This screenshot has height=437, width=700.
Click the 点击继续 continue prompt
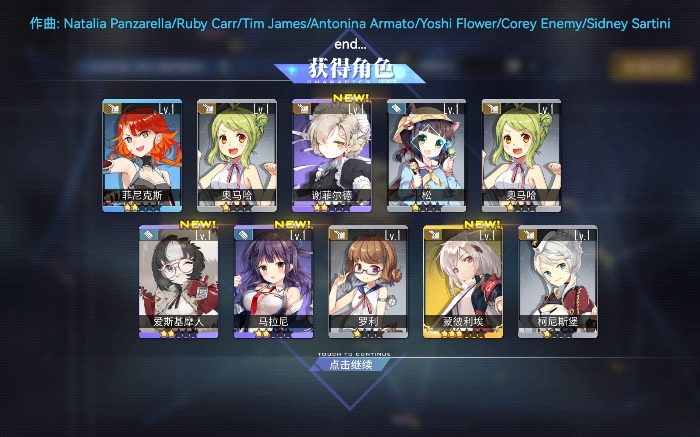[x=349, y=365]
